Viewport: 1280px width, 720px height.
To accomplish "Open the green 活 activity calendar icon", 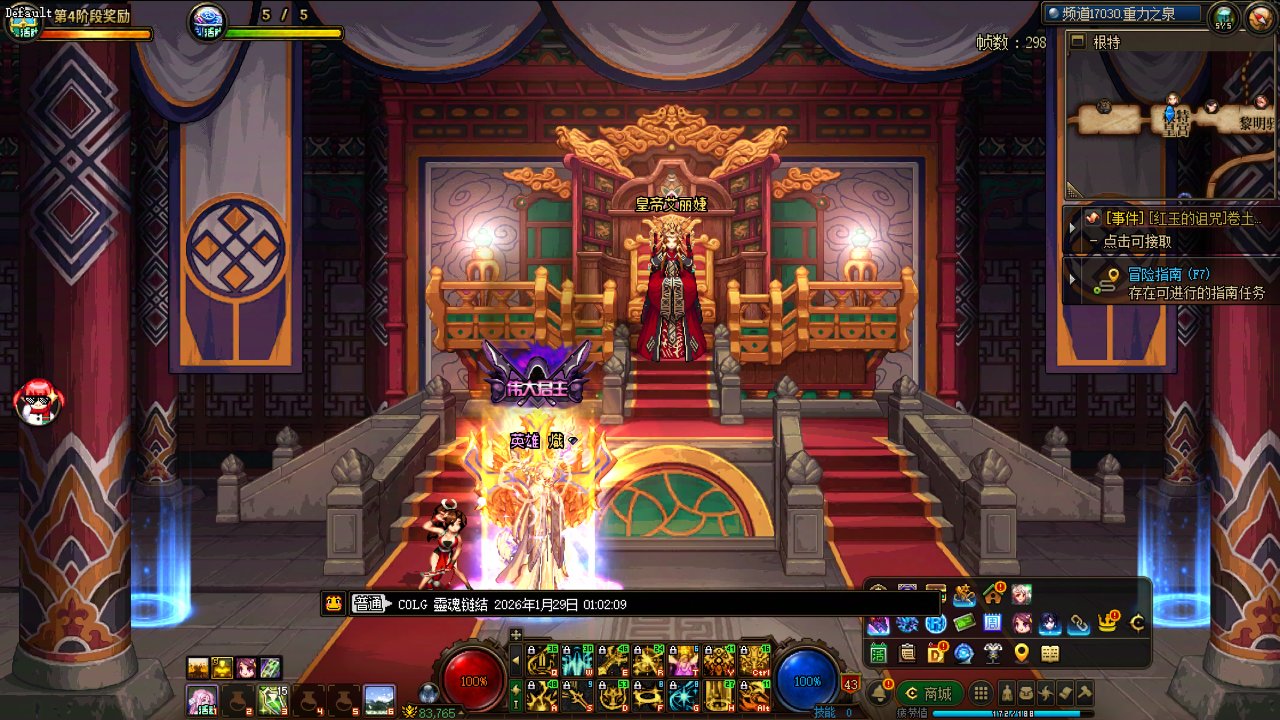I will tap(879, 653).
